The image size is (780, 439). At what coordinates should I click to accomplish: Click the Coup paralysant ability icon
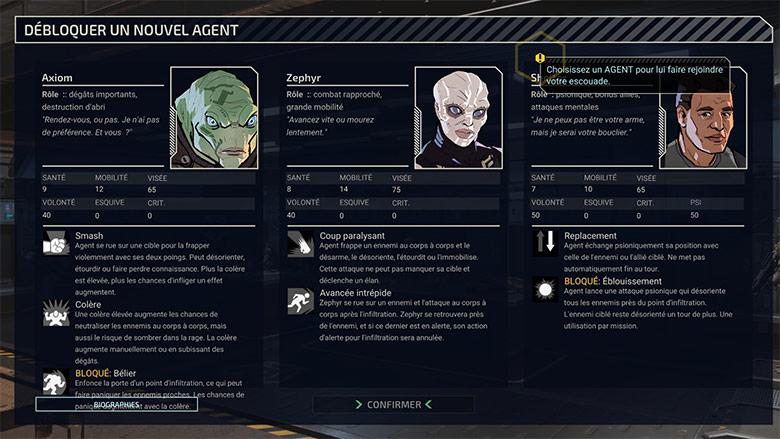[x=301, y=243]
